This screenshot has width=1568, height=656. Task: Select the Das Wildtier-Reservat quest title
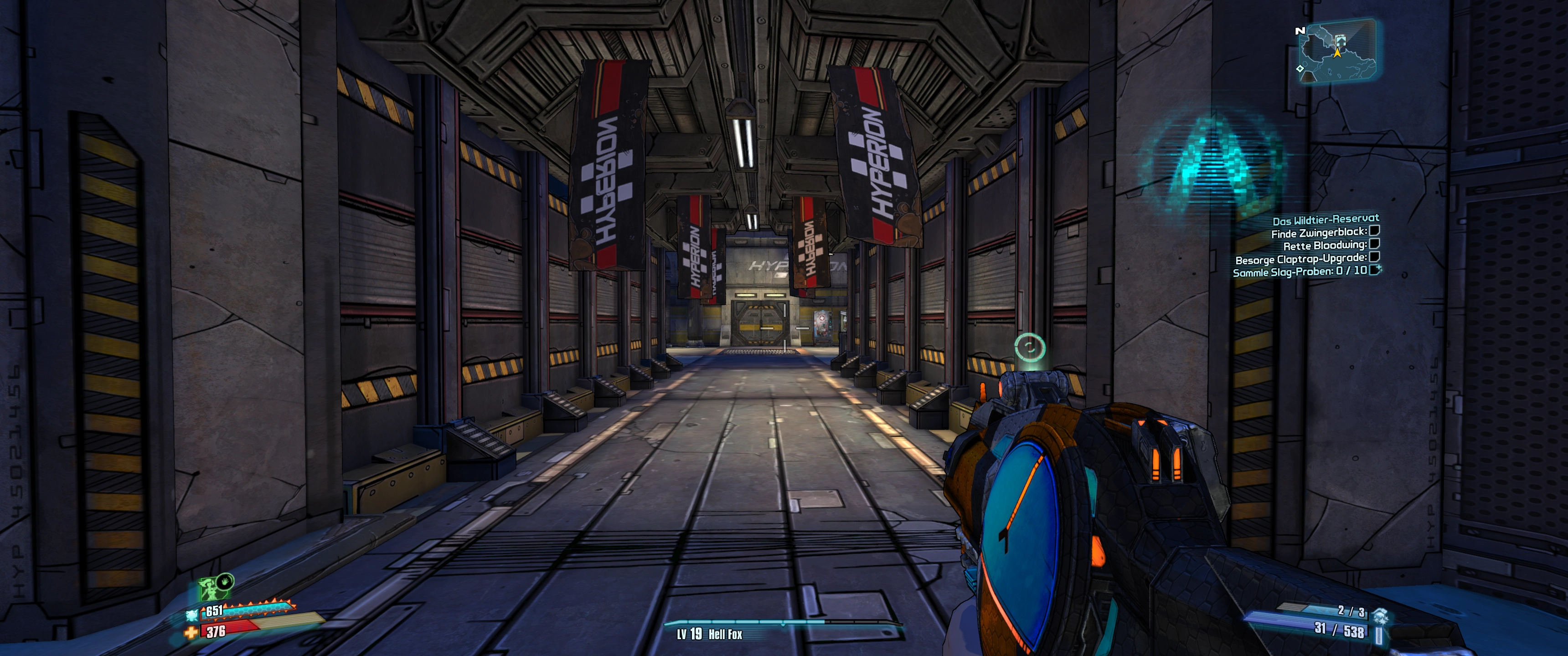1325,220
